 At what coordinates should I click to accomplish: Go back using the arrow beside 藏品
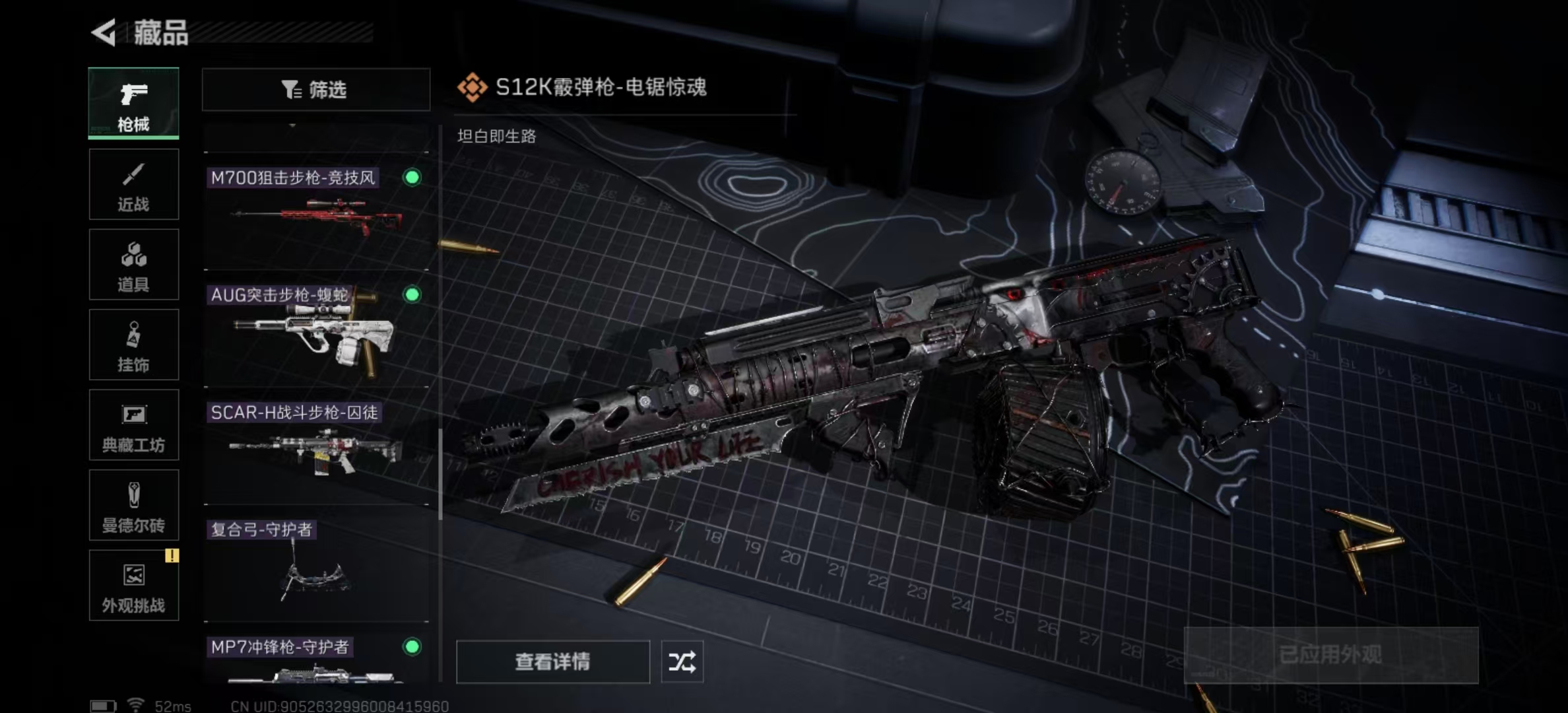104,32
